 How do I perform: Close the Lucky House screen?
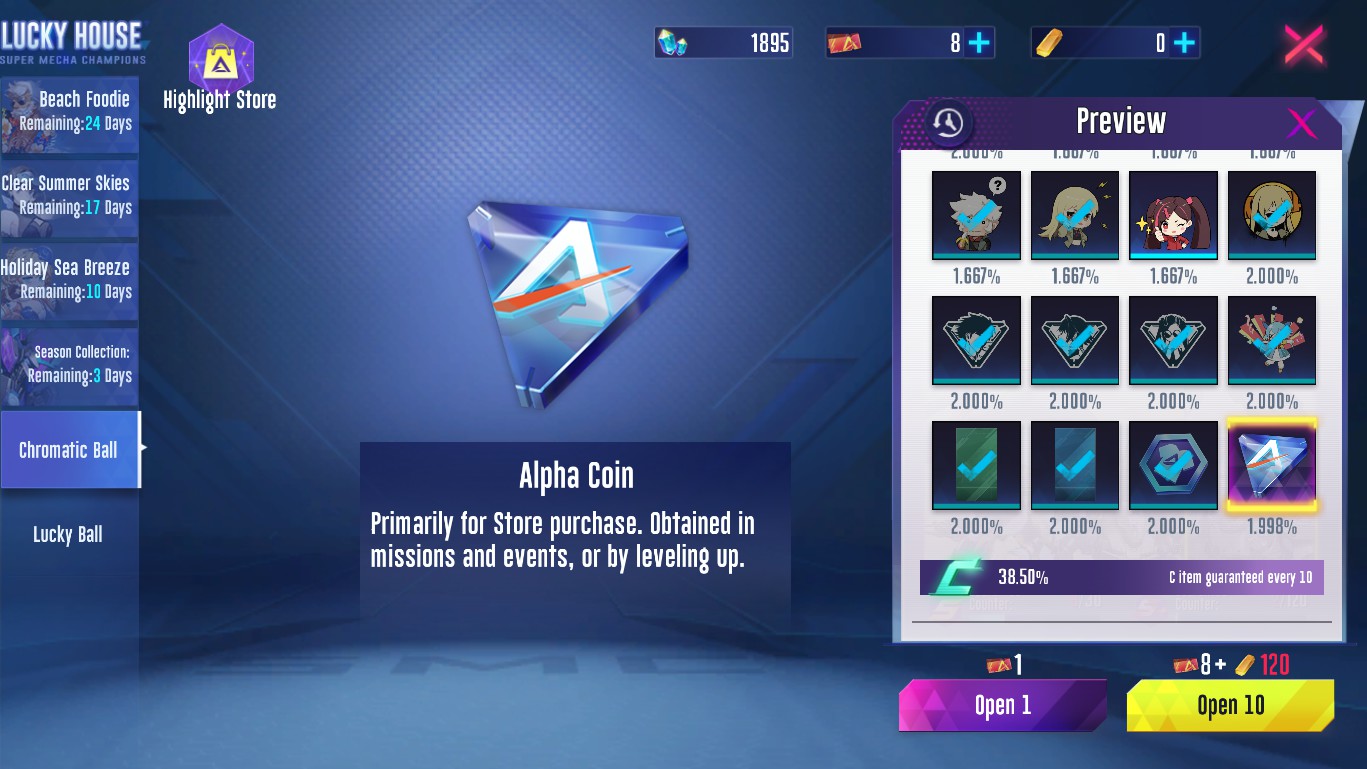[x=1304, y=45]
